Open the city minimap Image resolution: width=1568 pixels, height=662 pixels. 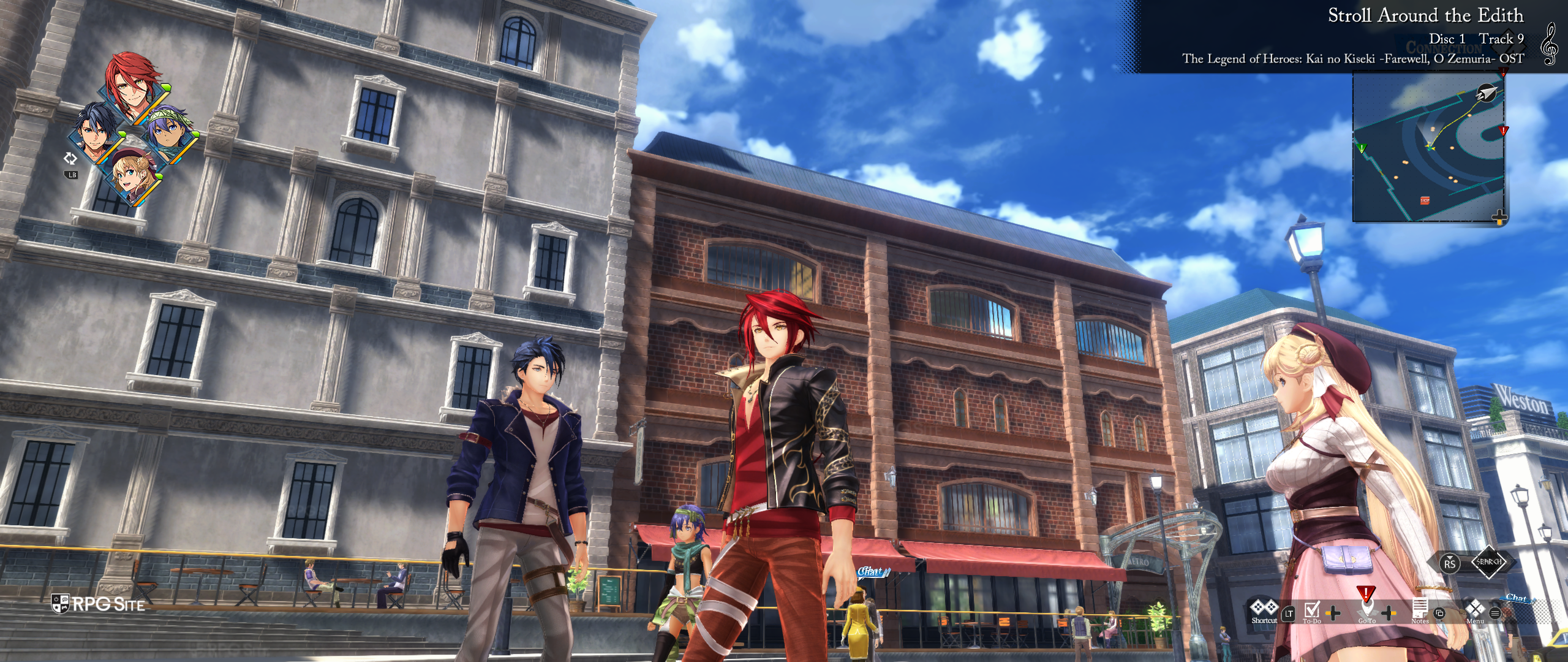click(1428, 148)
